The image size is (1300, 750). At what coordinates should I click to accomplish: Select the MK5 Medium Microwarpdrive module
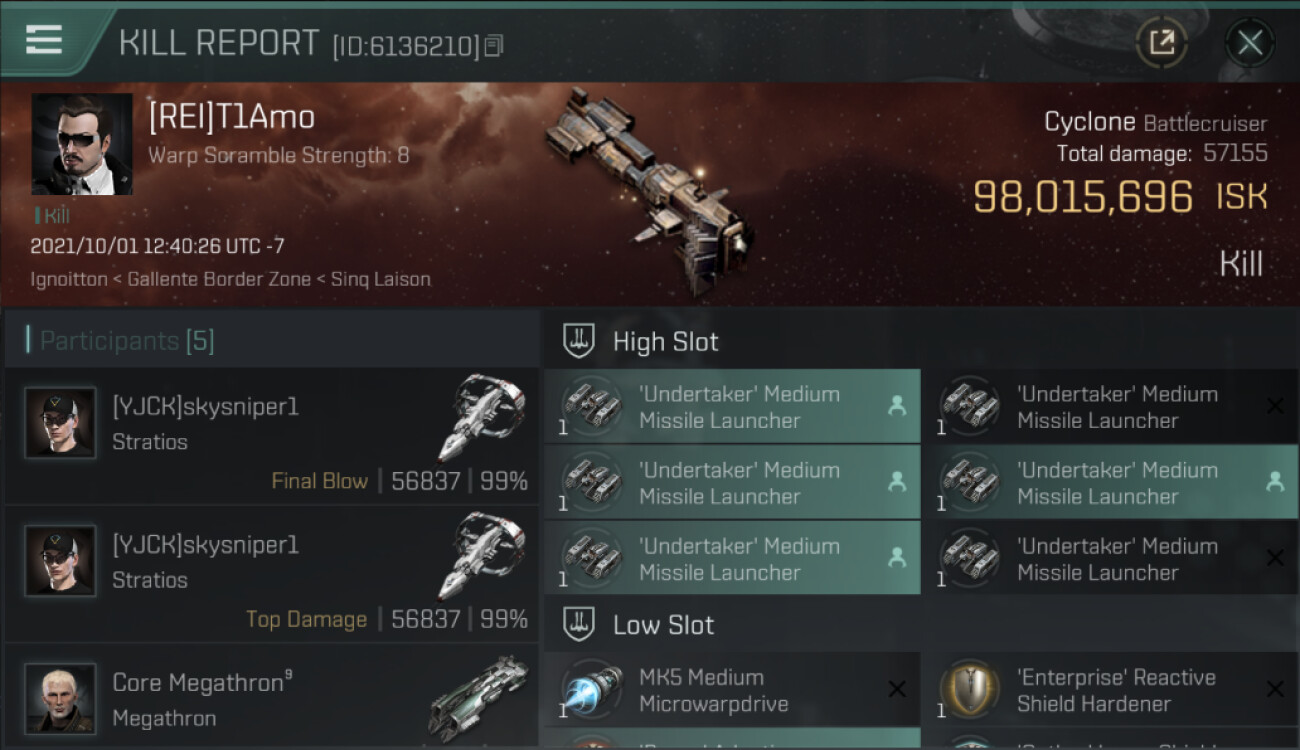pos(732,690)
